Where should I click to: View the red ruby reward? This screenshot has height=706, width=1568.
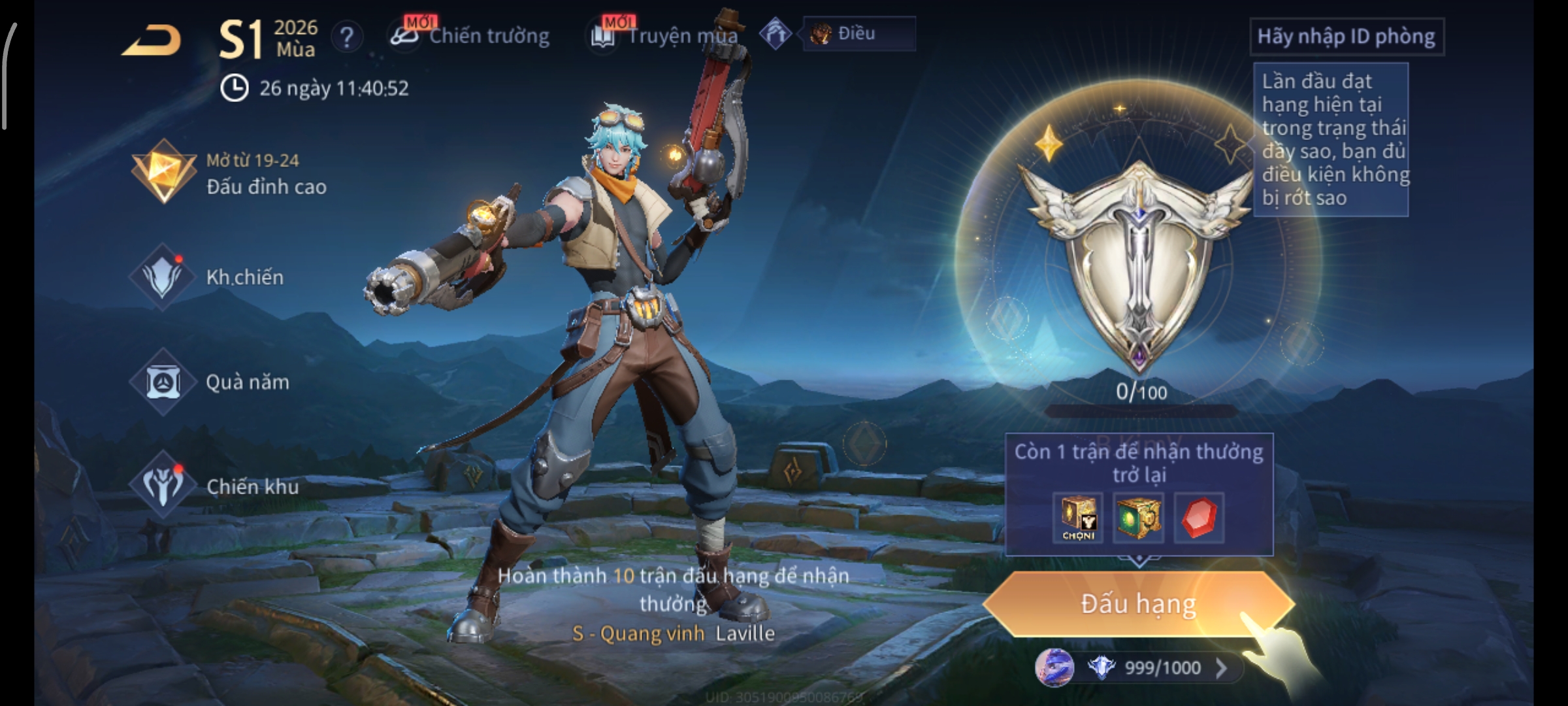[x=1199, y=518]
